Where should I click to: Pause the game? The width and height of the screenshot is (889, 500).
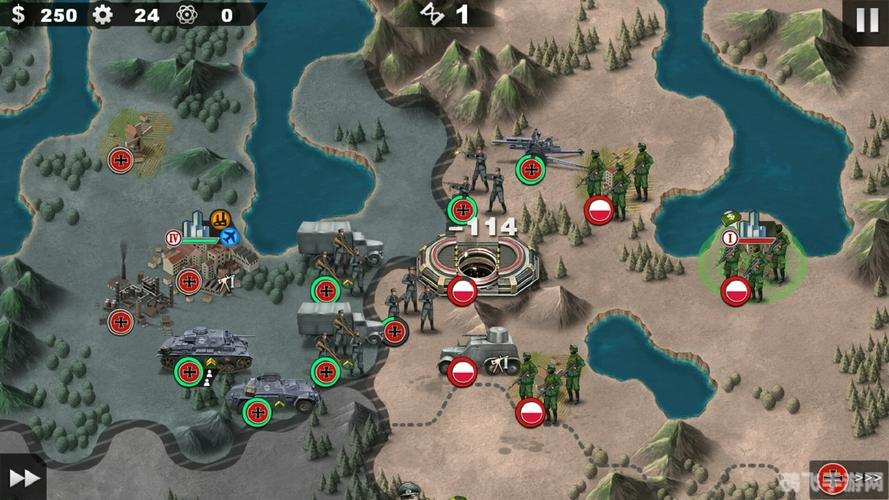pos(864,20)
